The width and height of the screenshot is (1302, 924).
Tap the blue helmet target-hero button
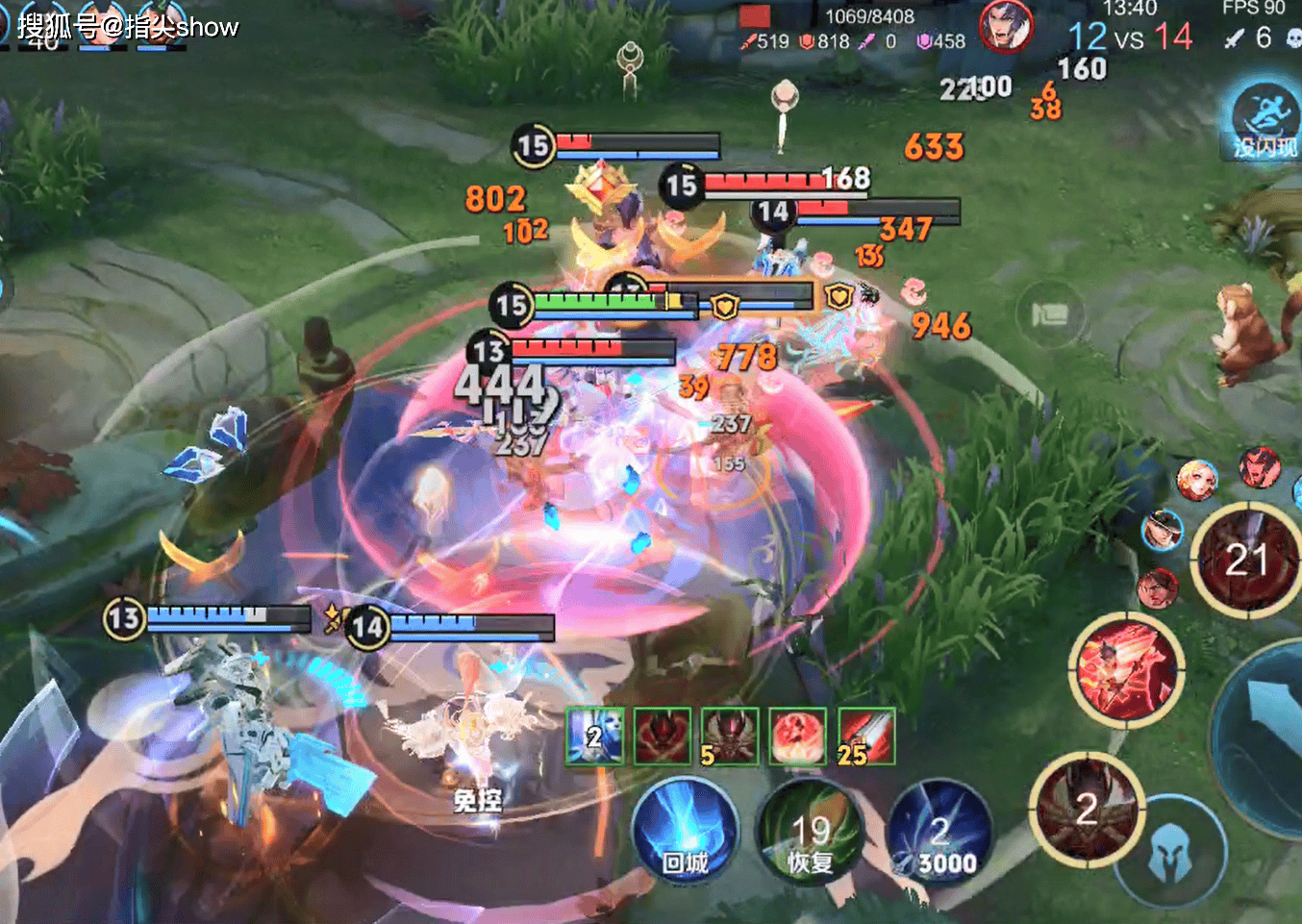tap(1170, 852)
